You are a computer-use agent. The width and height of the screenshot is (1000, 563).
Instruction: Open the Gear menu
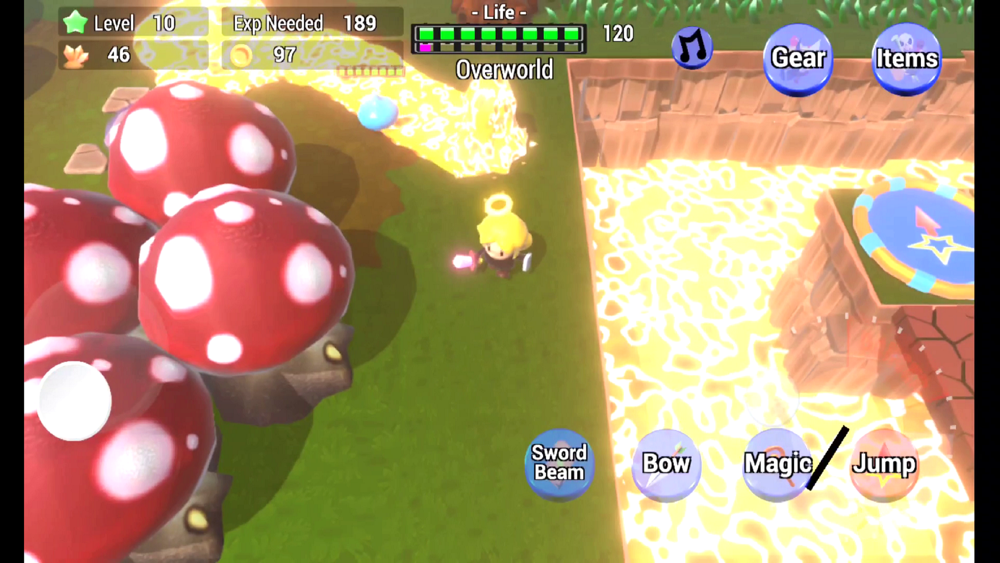coord(798,59)
